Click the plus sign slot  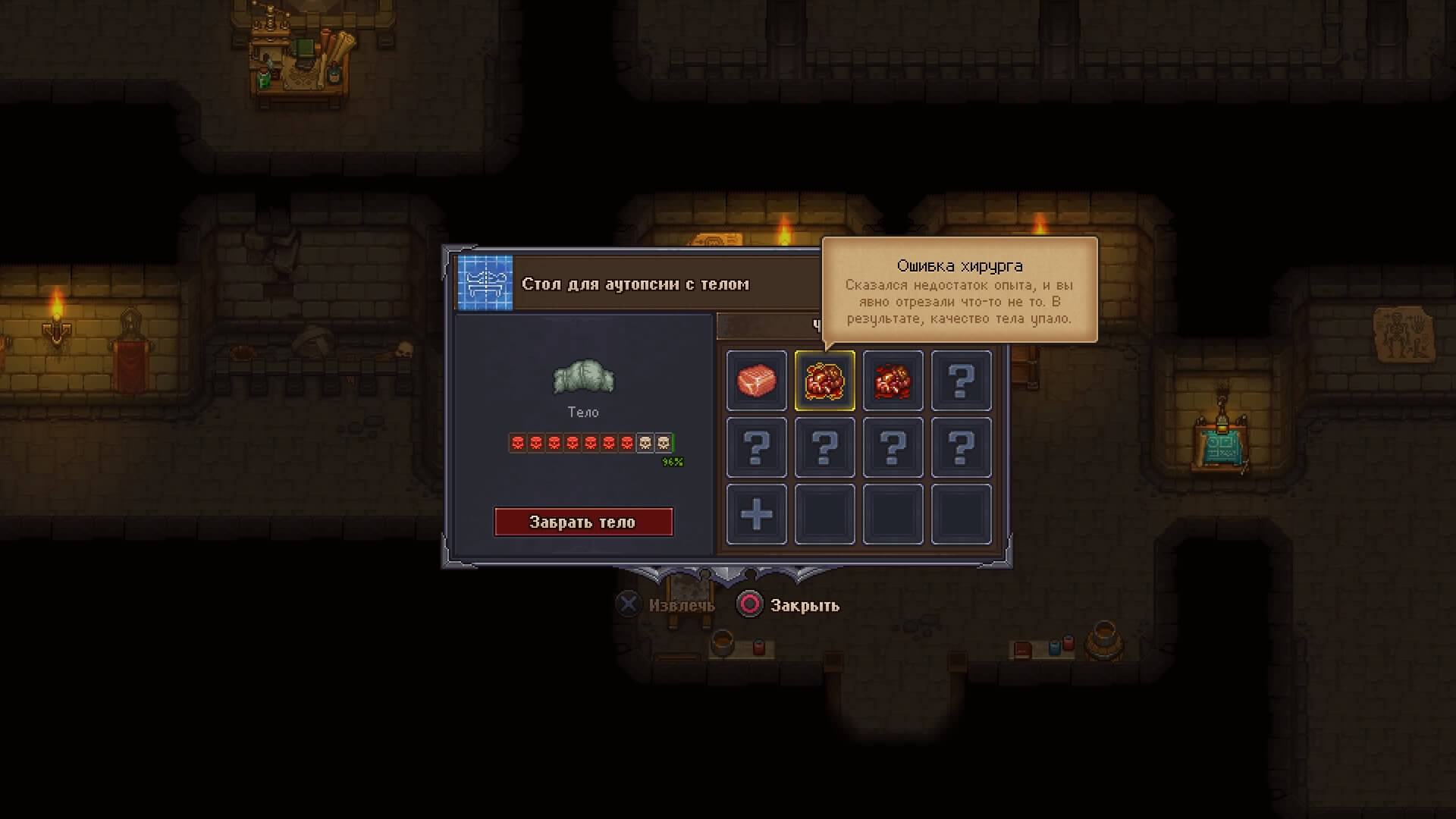tap(756, 514)
